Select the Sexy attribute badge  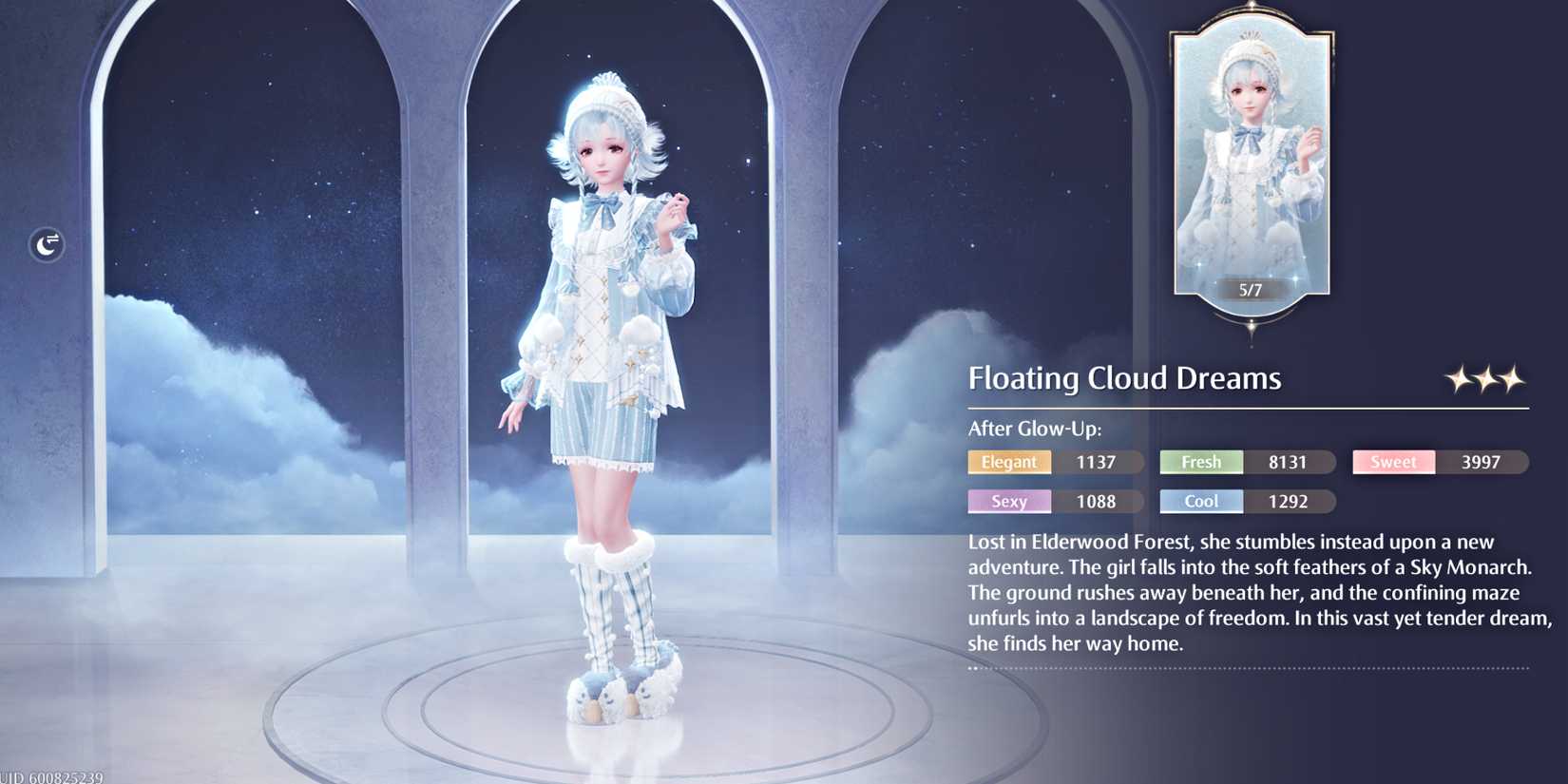pyautogui.click(x=1008, y=501)
